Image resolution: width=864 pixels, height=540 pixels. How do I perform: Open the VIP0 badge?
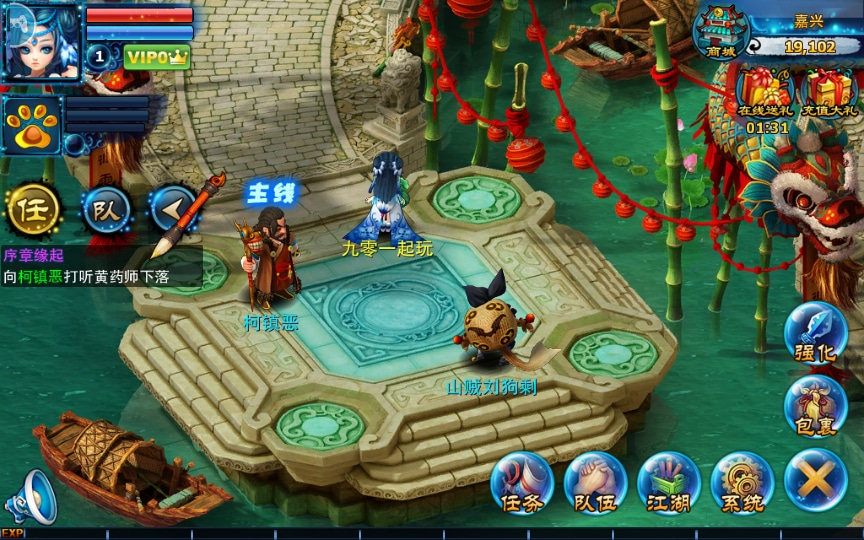tap(157, 57)
